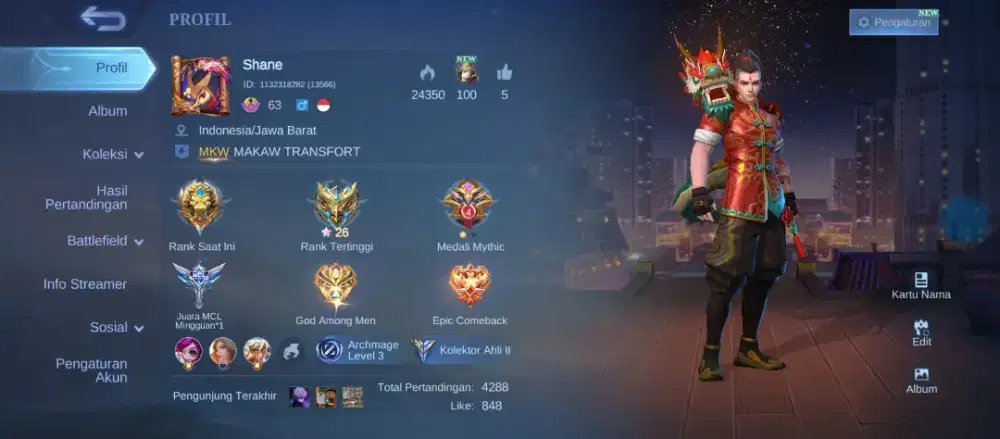Image resolution: width=1000 pixels, height=439 pixels.
Task: Open Kartu Nama name card
Action: point(921,285)
